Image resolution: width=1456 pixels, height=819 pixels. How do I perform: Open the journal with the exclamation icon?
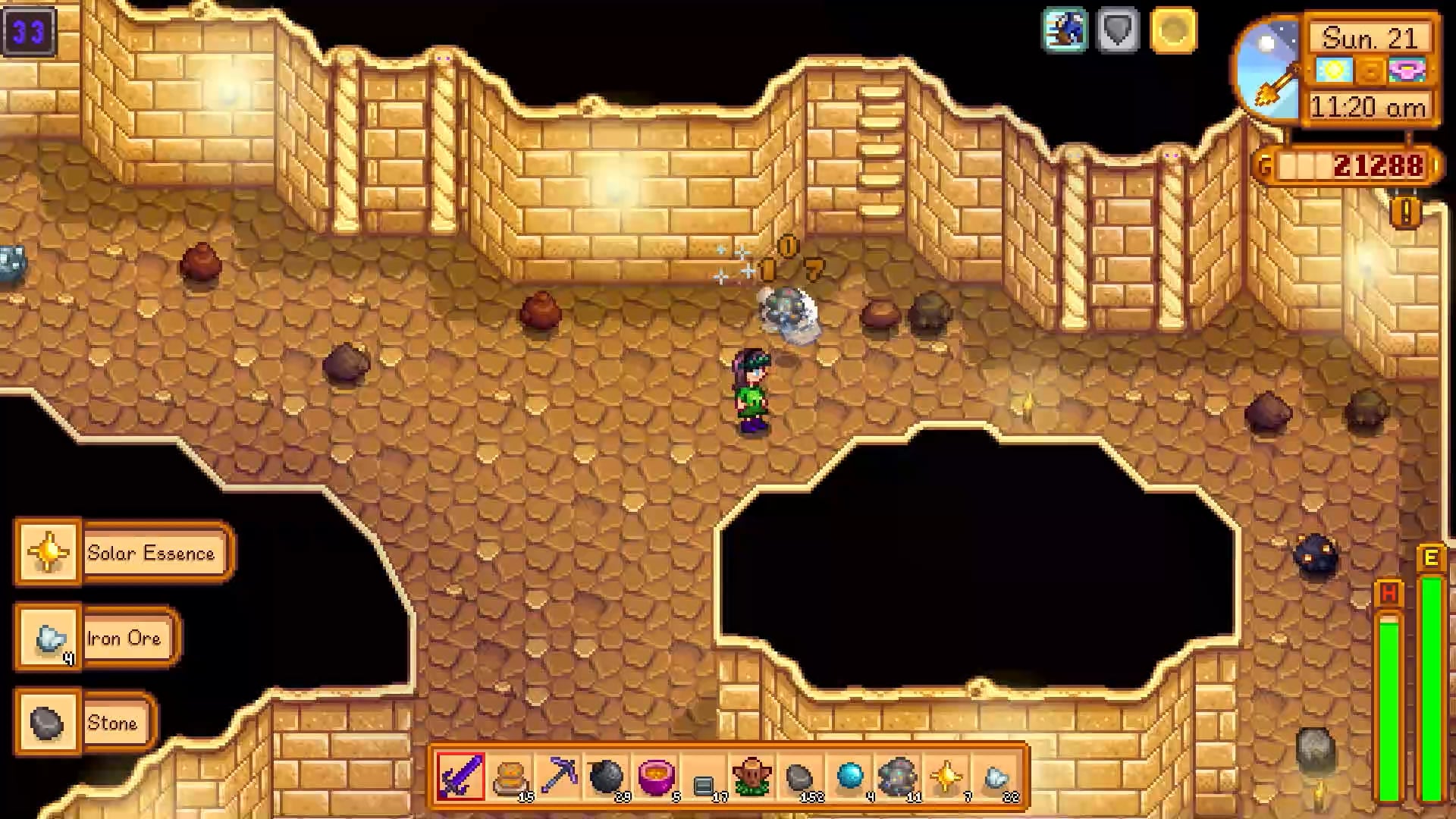pyautogui.click(x=1405, y=213)
